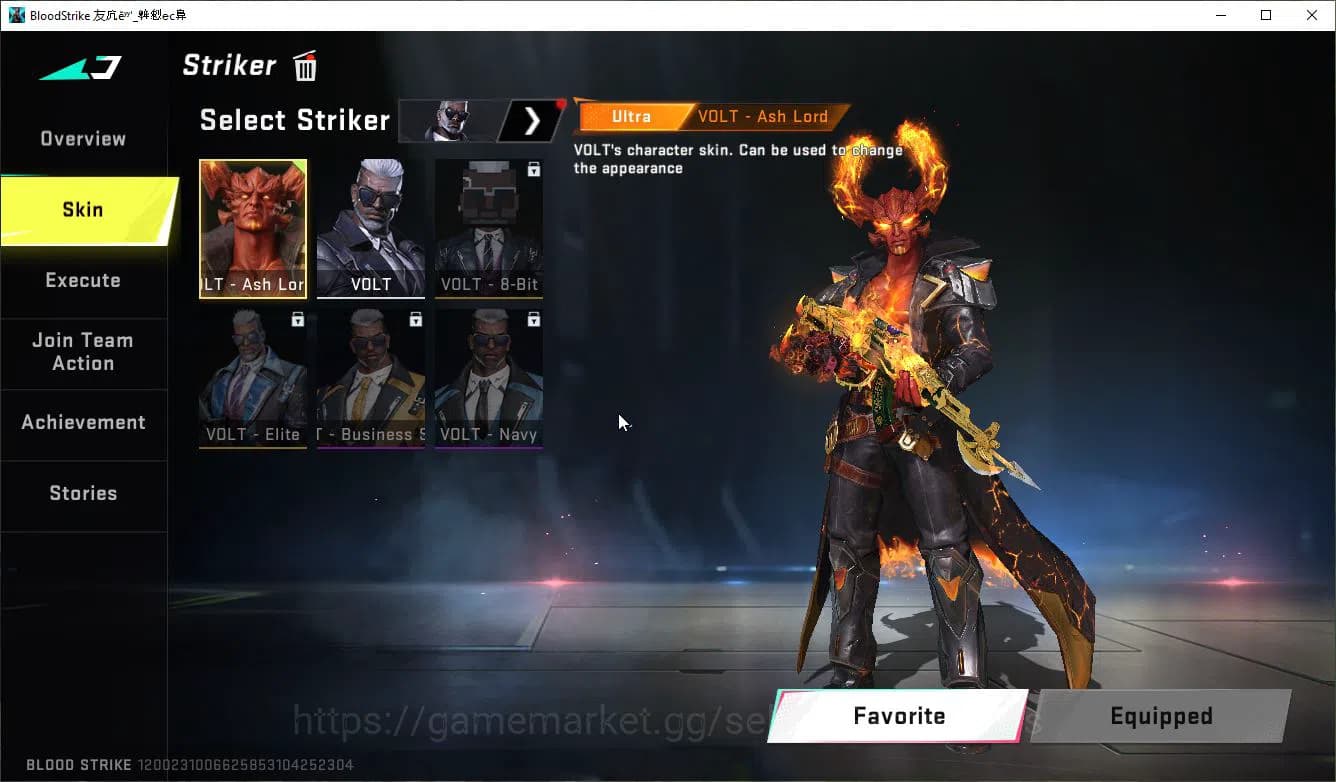This screenshot has height=782, width=1336.
Task: Open the Stories section
Action: click(83, 493)
